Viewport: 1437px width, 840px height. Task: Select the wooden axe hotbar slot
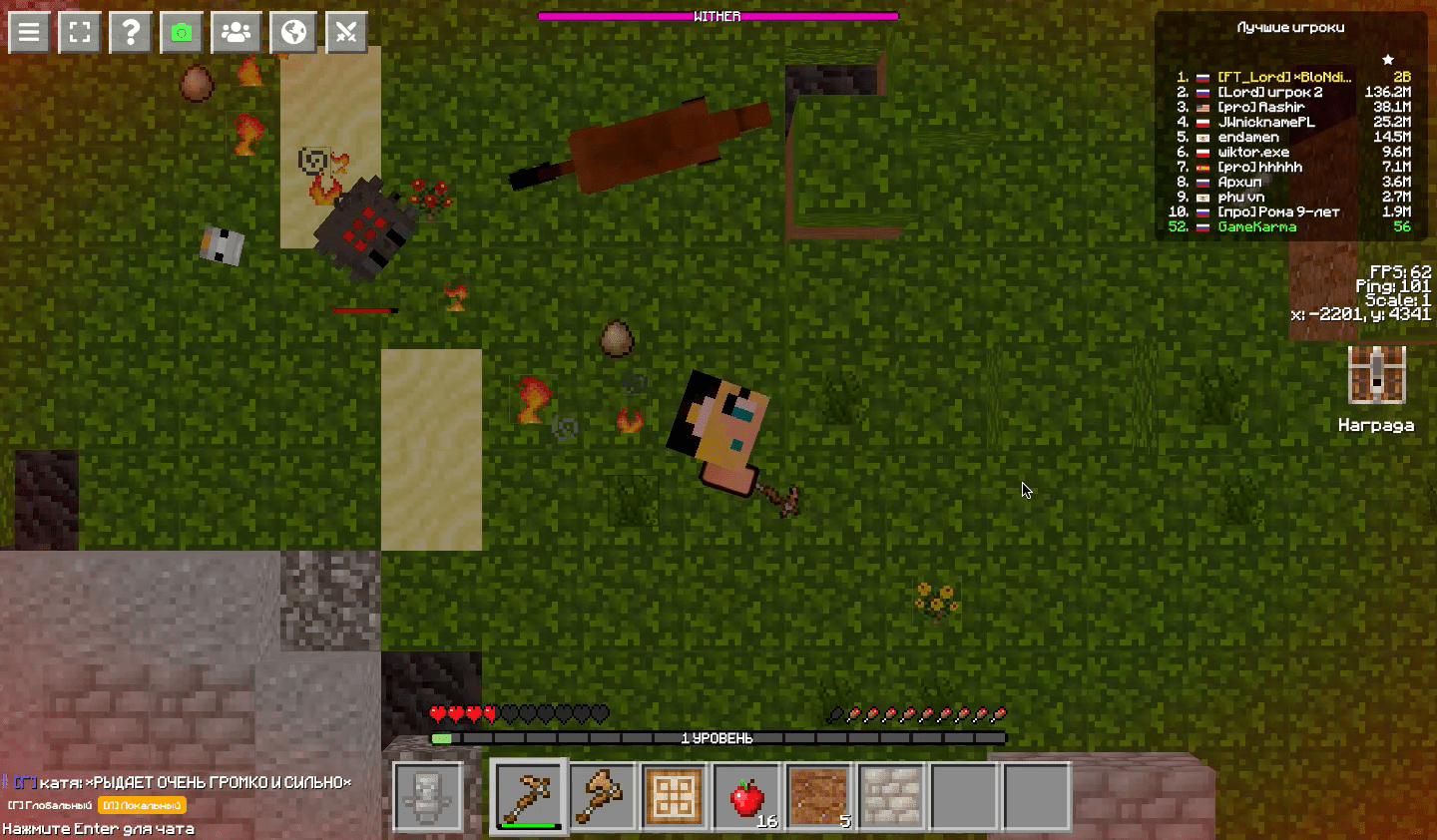(602, 796)
